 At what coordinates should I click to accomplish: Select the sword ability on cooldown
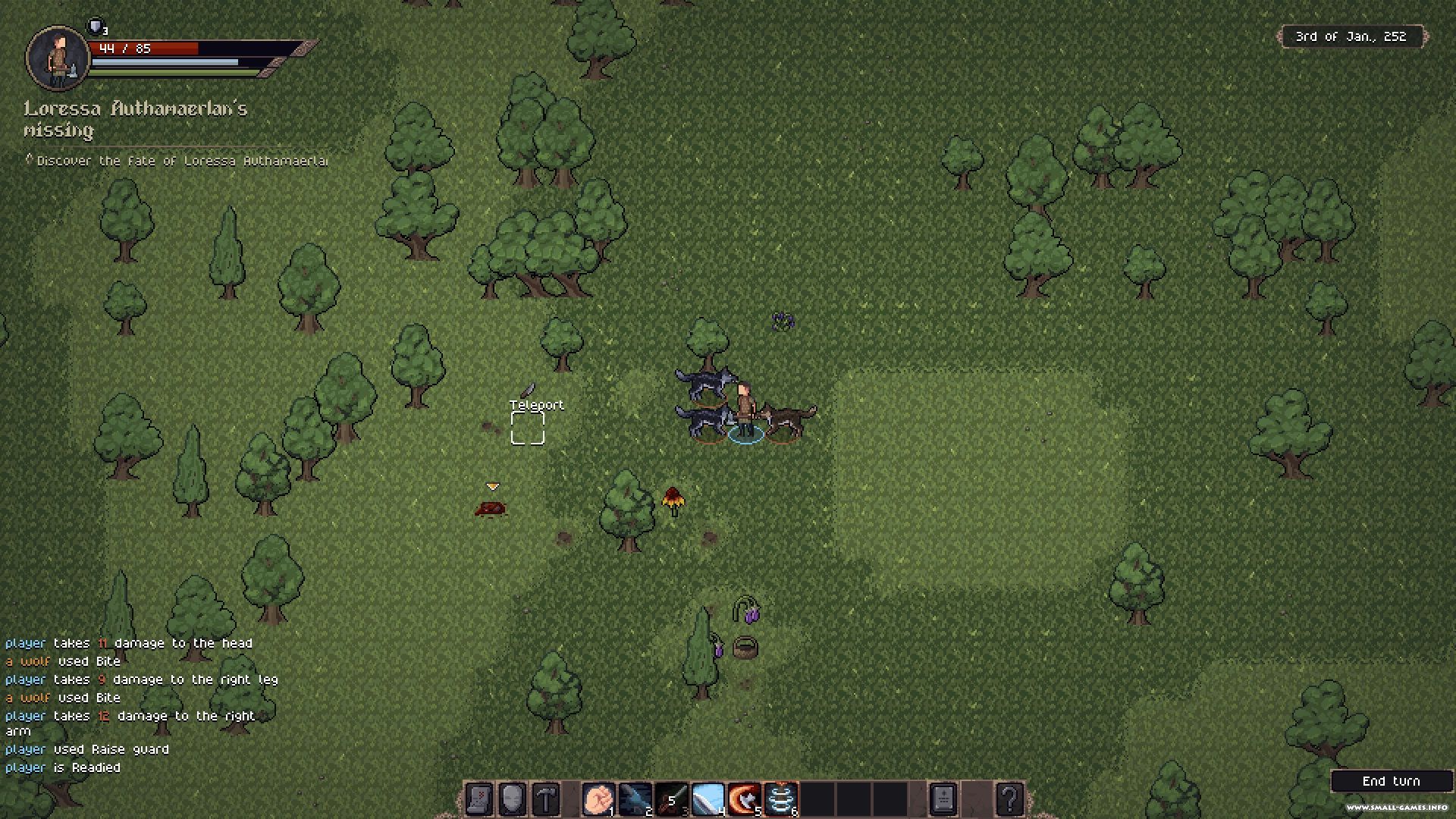[671, 799]
